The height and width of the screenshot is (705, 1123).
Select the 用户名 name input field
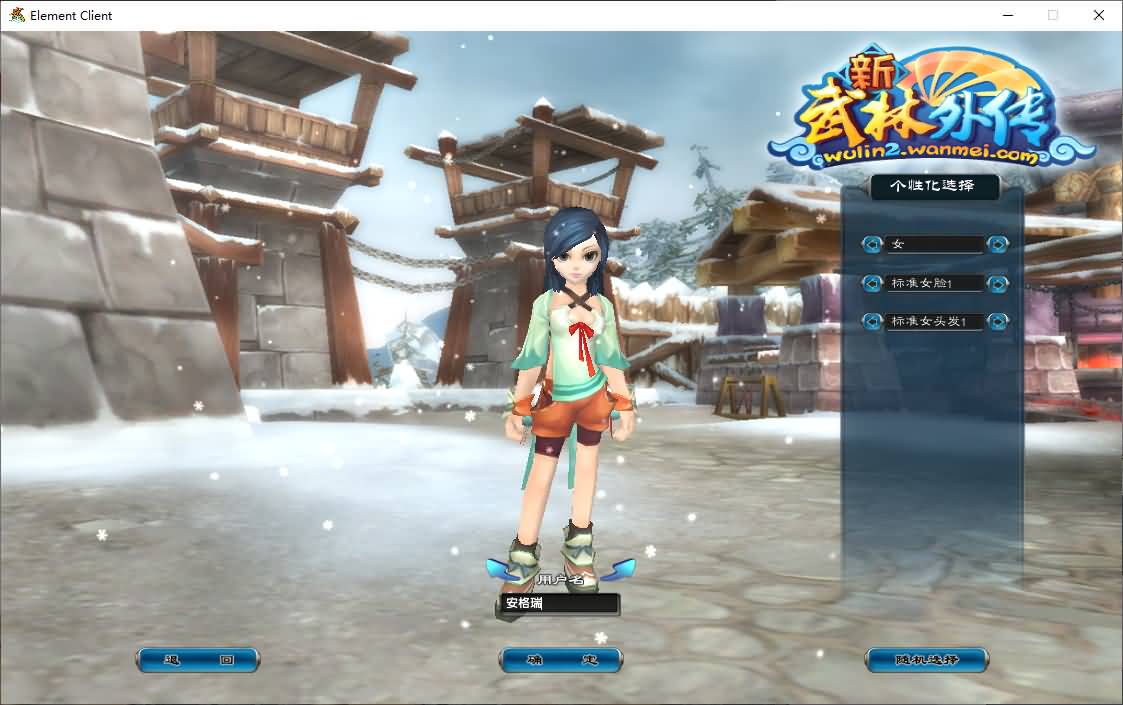[560, 604]
